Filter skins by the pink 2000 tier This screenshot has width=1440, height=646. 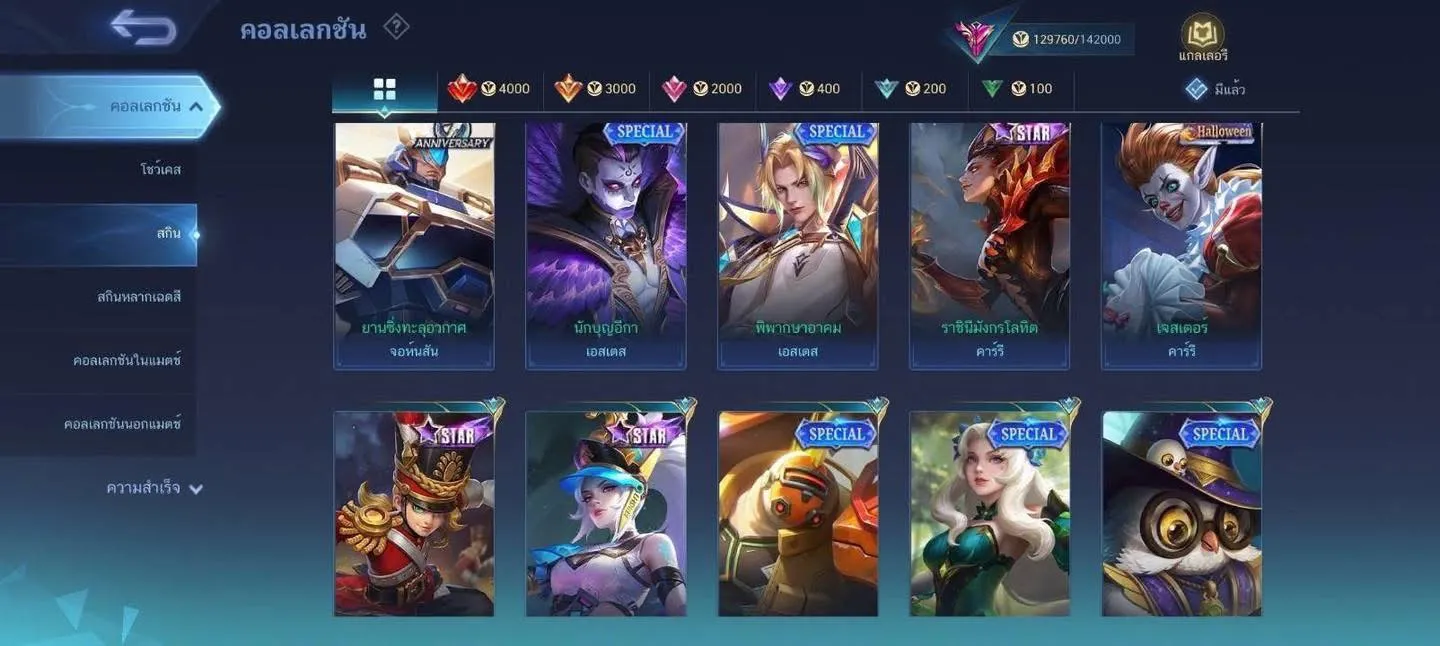tap(701, 89)
